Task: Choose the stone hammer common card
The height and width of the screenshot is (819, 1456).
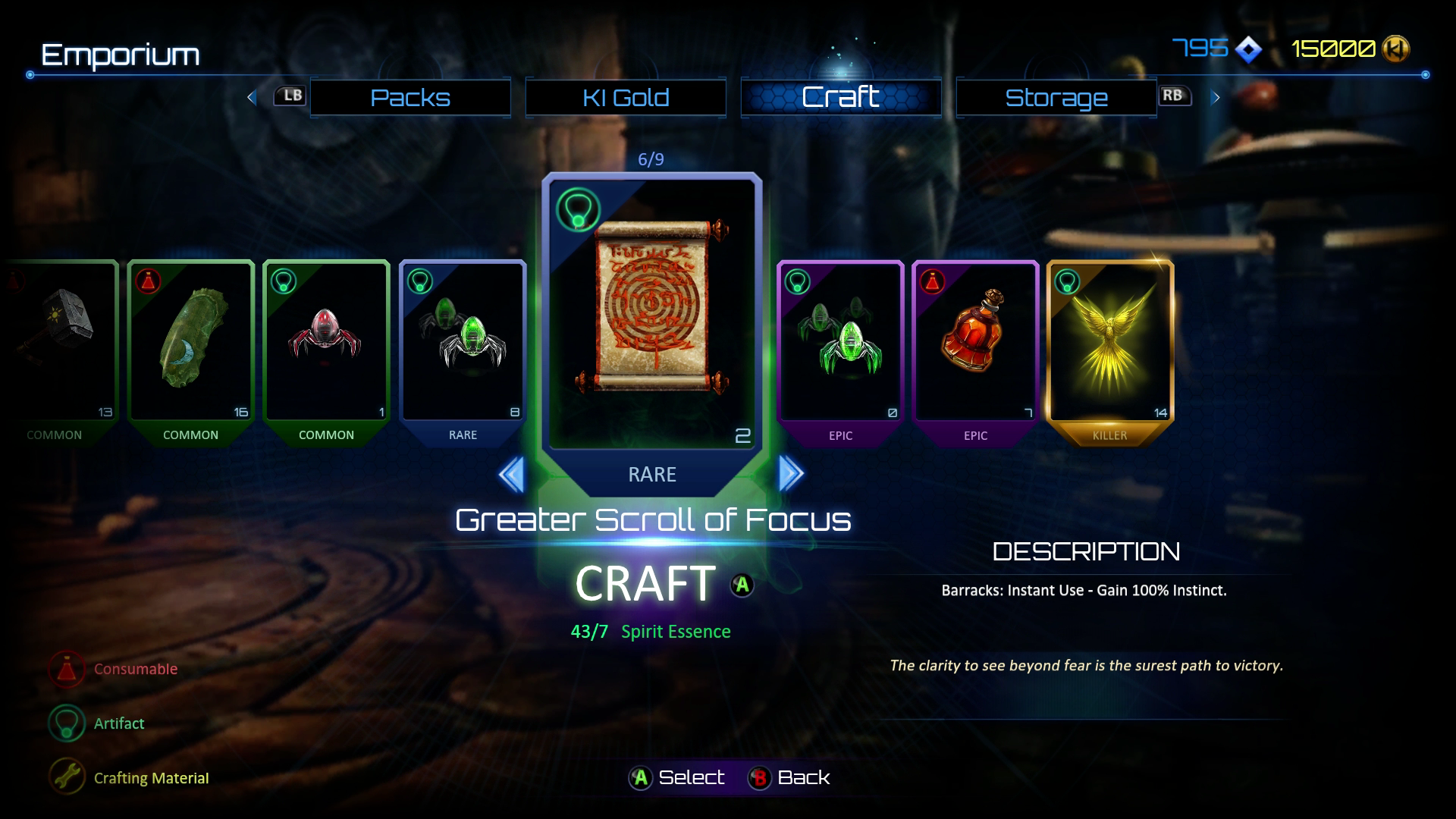Action: [61, 341]
